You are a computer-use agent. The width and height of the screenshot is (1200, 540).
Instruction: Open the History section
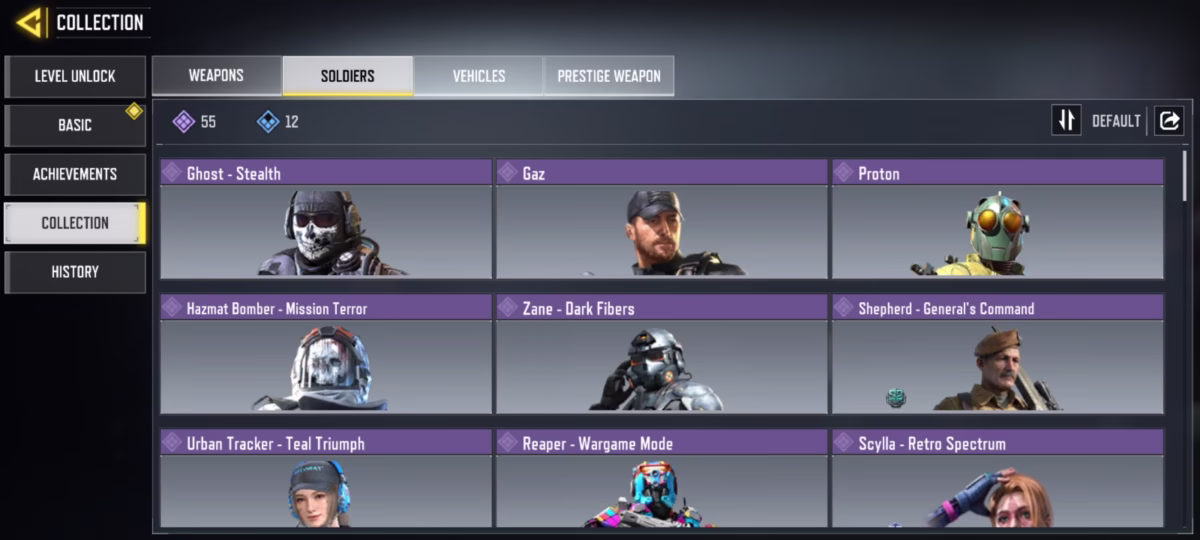pos(75,272)
